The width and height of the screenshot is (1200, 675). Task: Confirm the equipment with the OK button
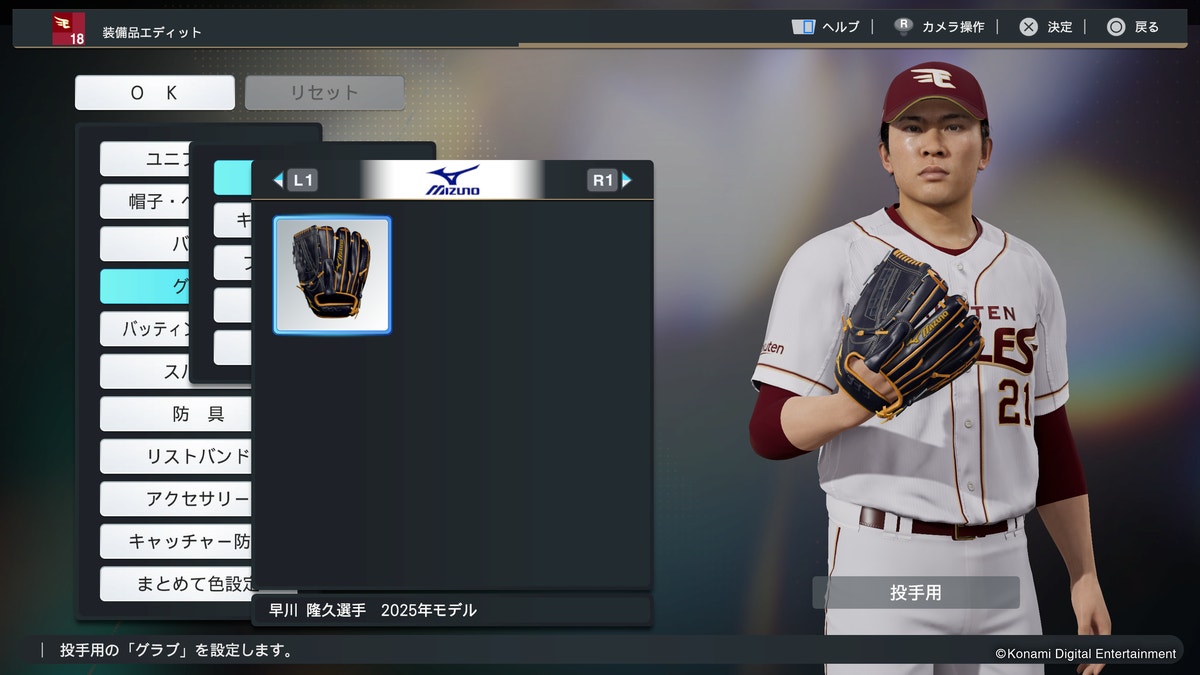coord(154,93)
